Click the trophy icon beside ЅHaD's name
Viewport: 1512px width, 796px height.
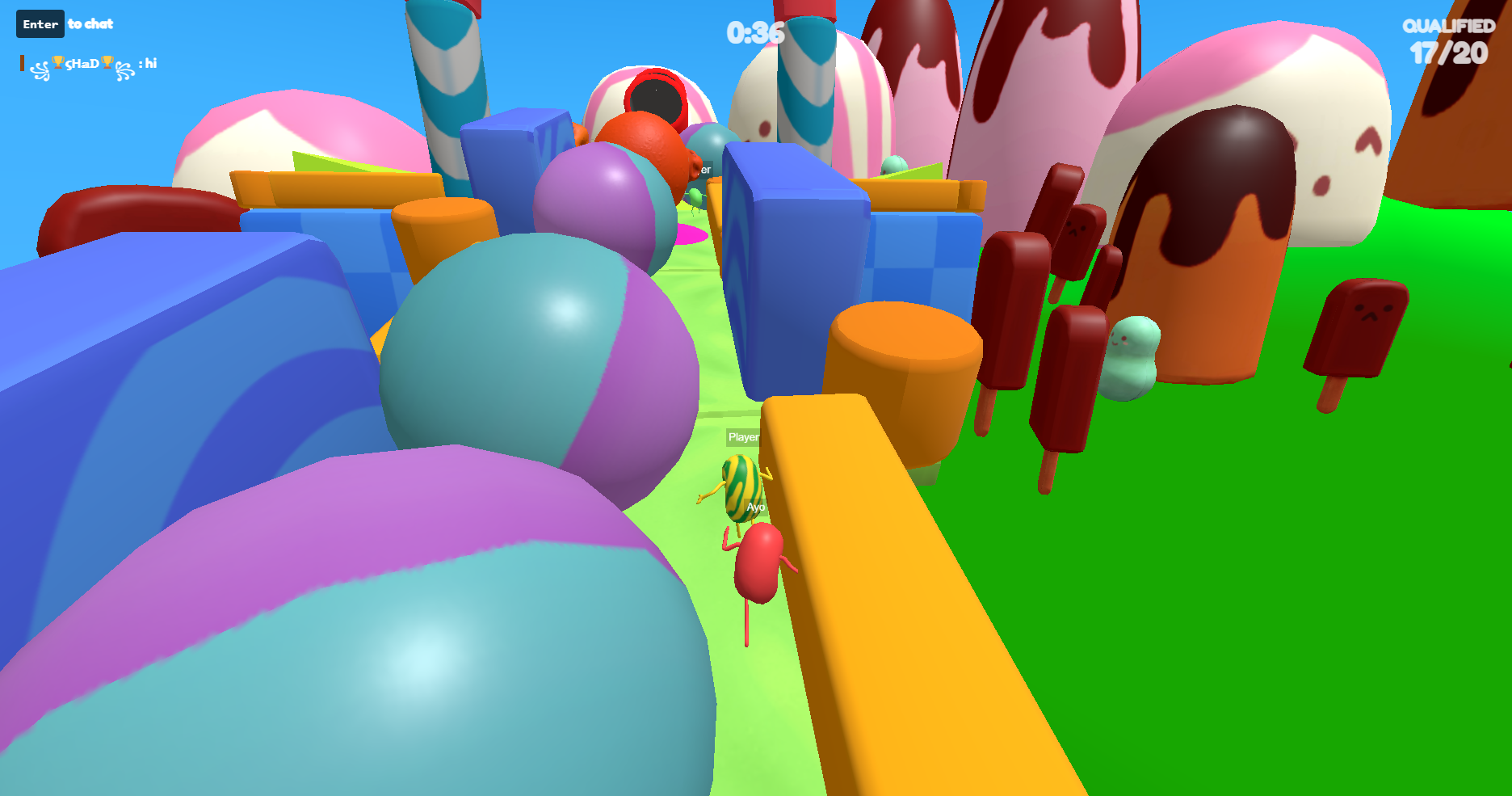[57, 62]
